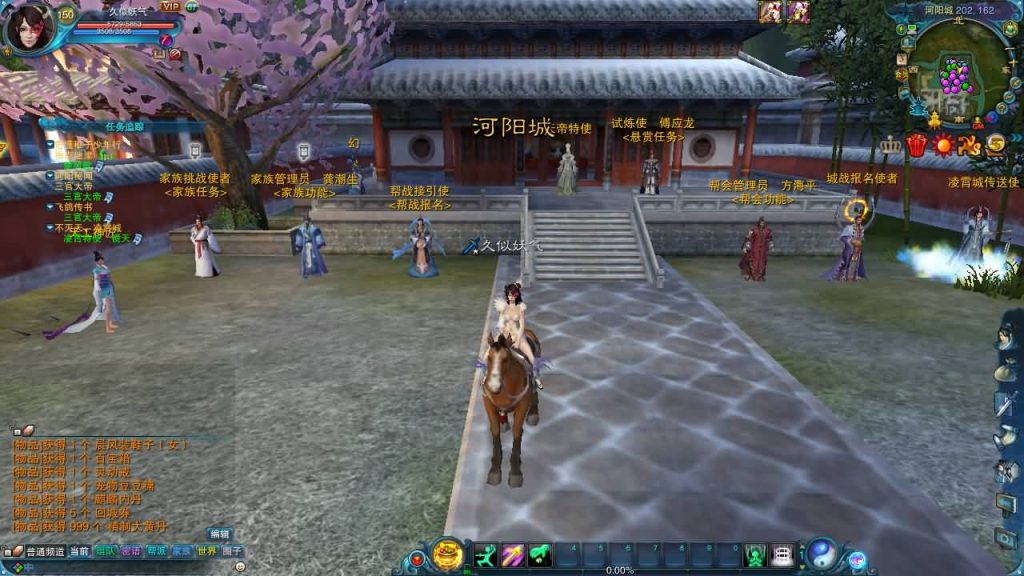Open the 密语 (Whisper) chat tab
The height and width of the screenshot is (576, 1024).
pyautogui.click(x=130, y=551)
